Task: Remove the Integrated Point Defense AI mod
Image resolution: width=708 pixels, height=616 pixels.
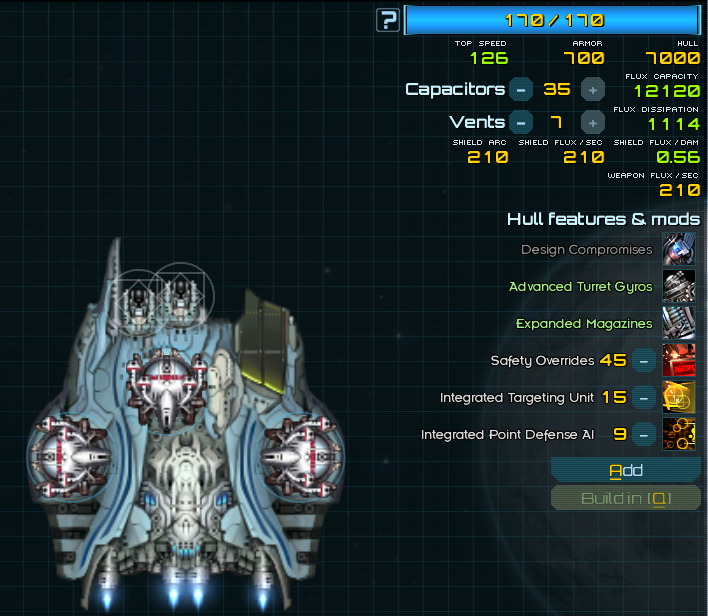Action: click(x=645, y=434)
